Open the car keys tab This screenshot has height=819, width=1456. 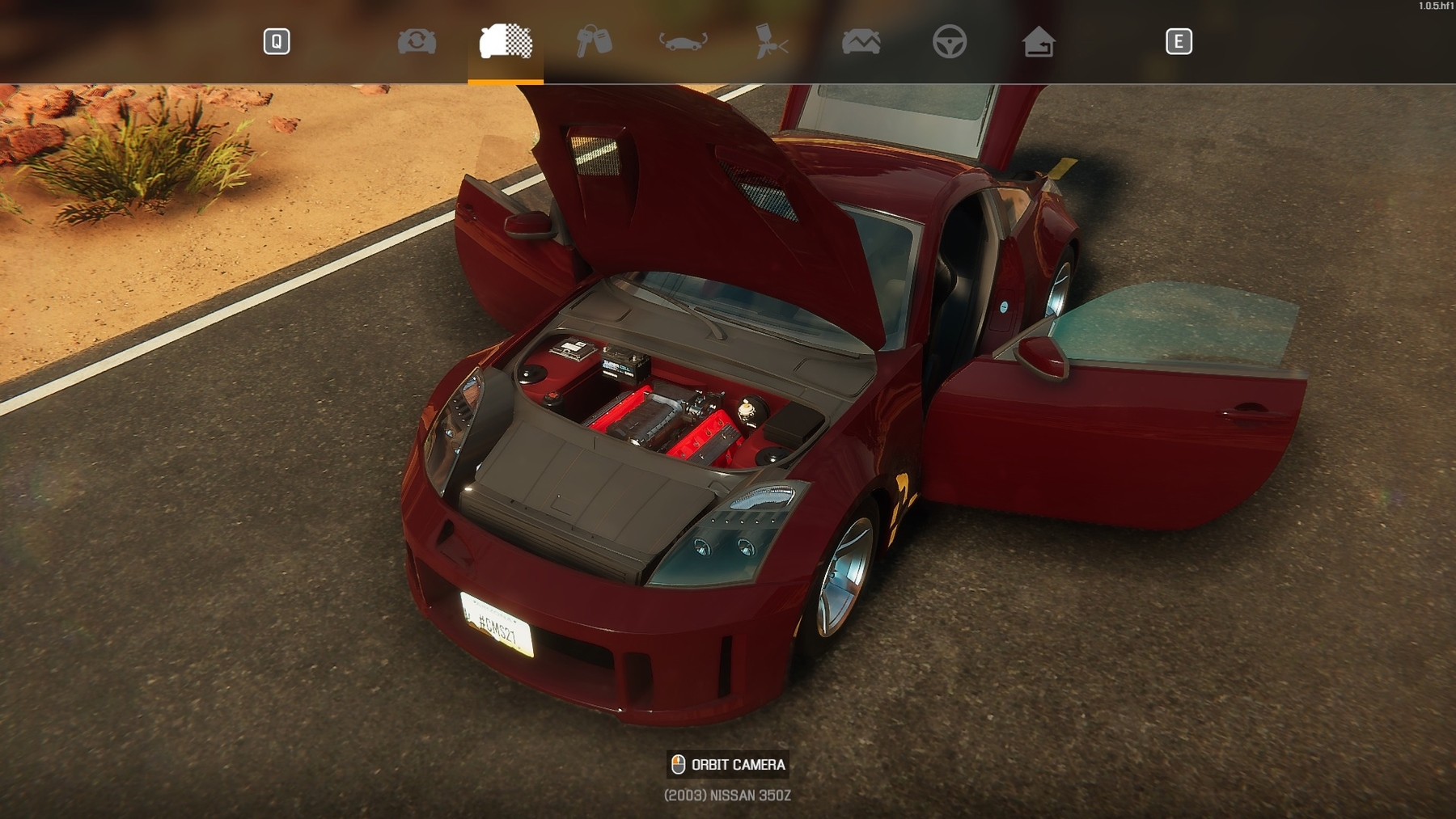[x=594, y=41]
